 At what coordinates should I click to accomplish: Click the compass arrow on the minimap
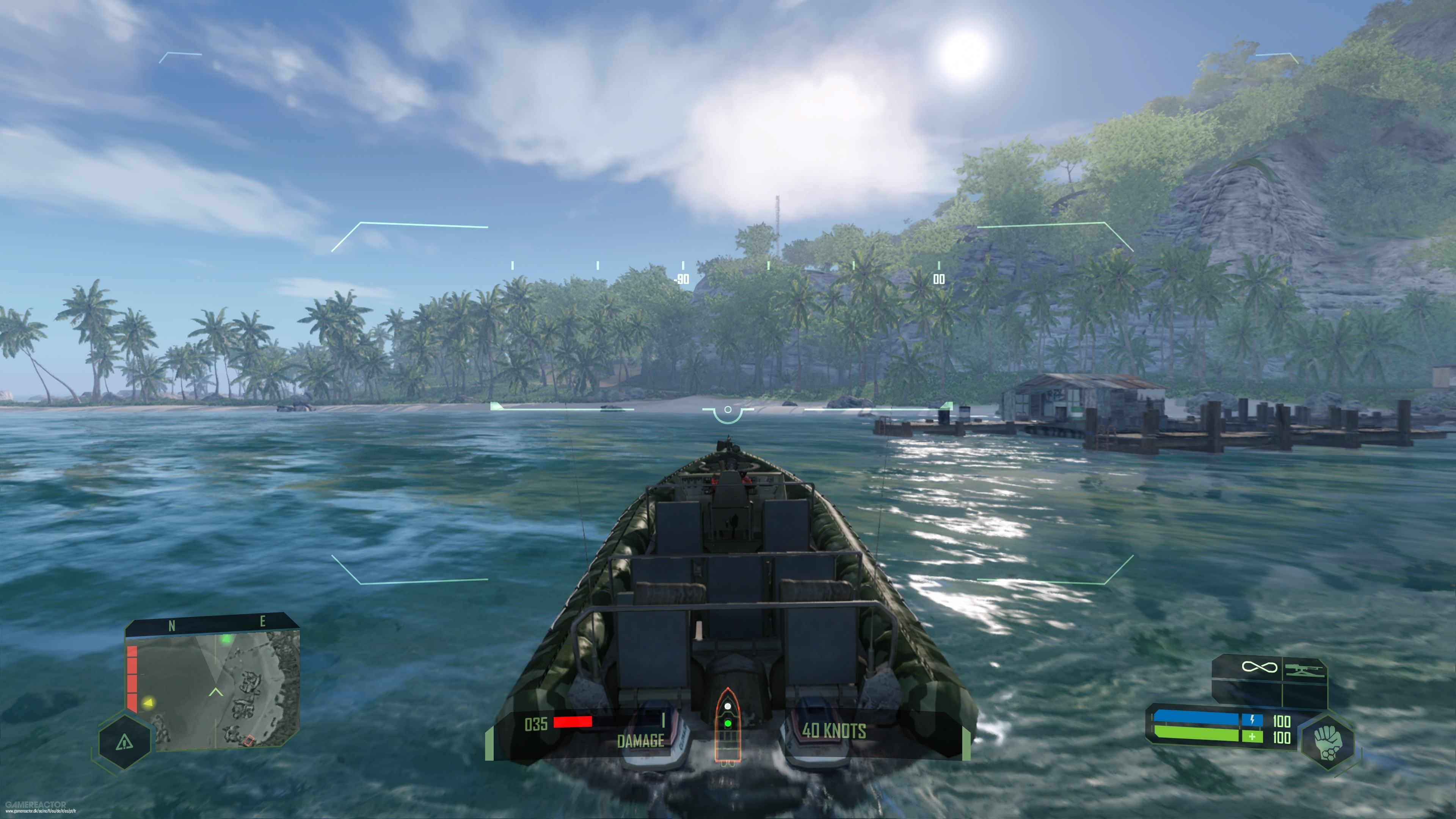pos(216,692)
